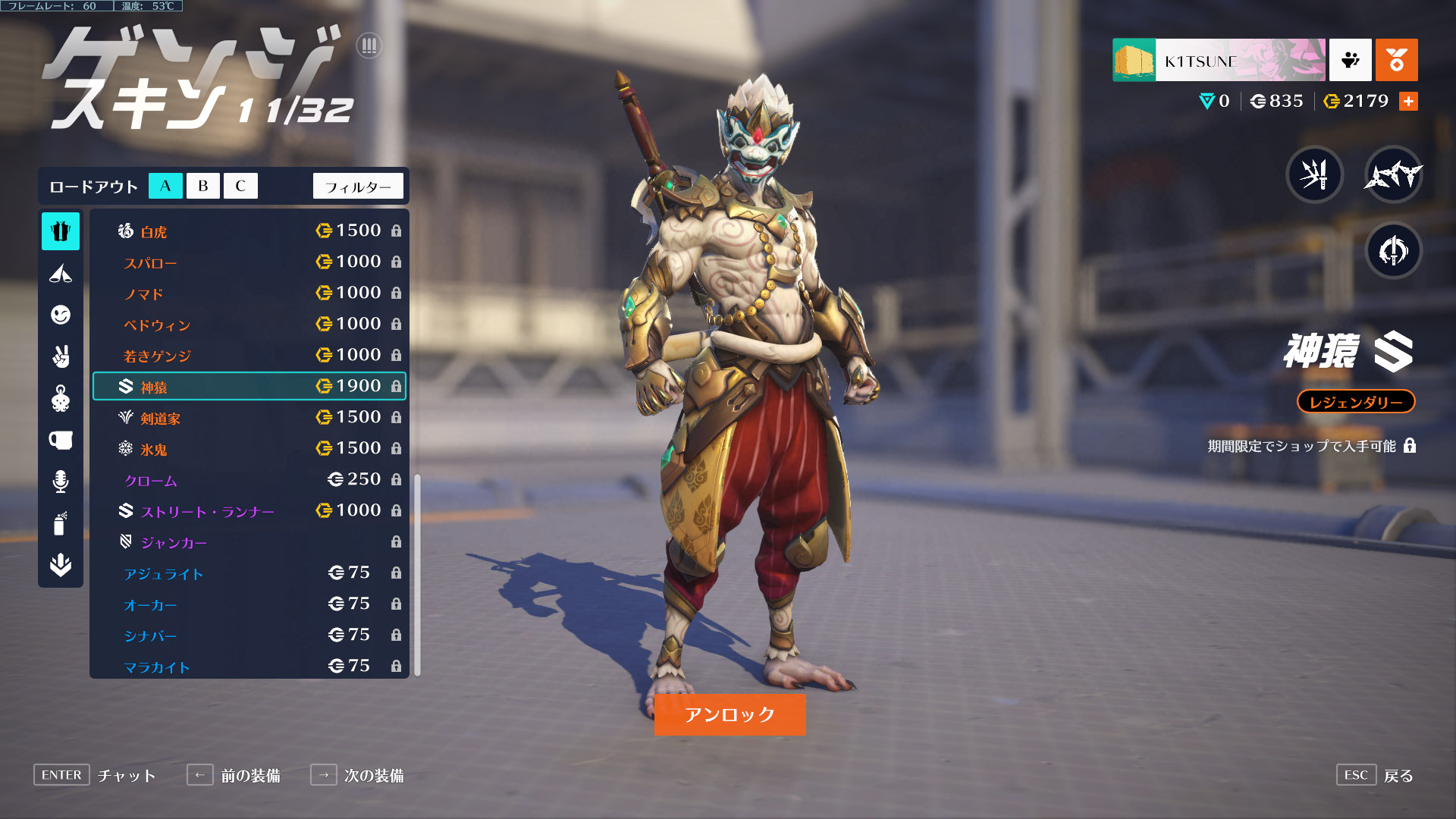Image resolution: width=1456 pixels, height=819 pixels.
Task: Click the orange plus to add coins
Action: 1408,102
